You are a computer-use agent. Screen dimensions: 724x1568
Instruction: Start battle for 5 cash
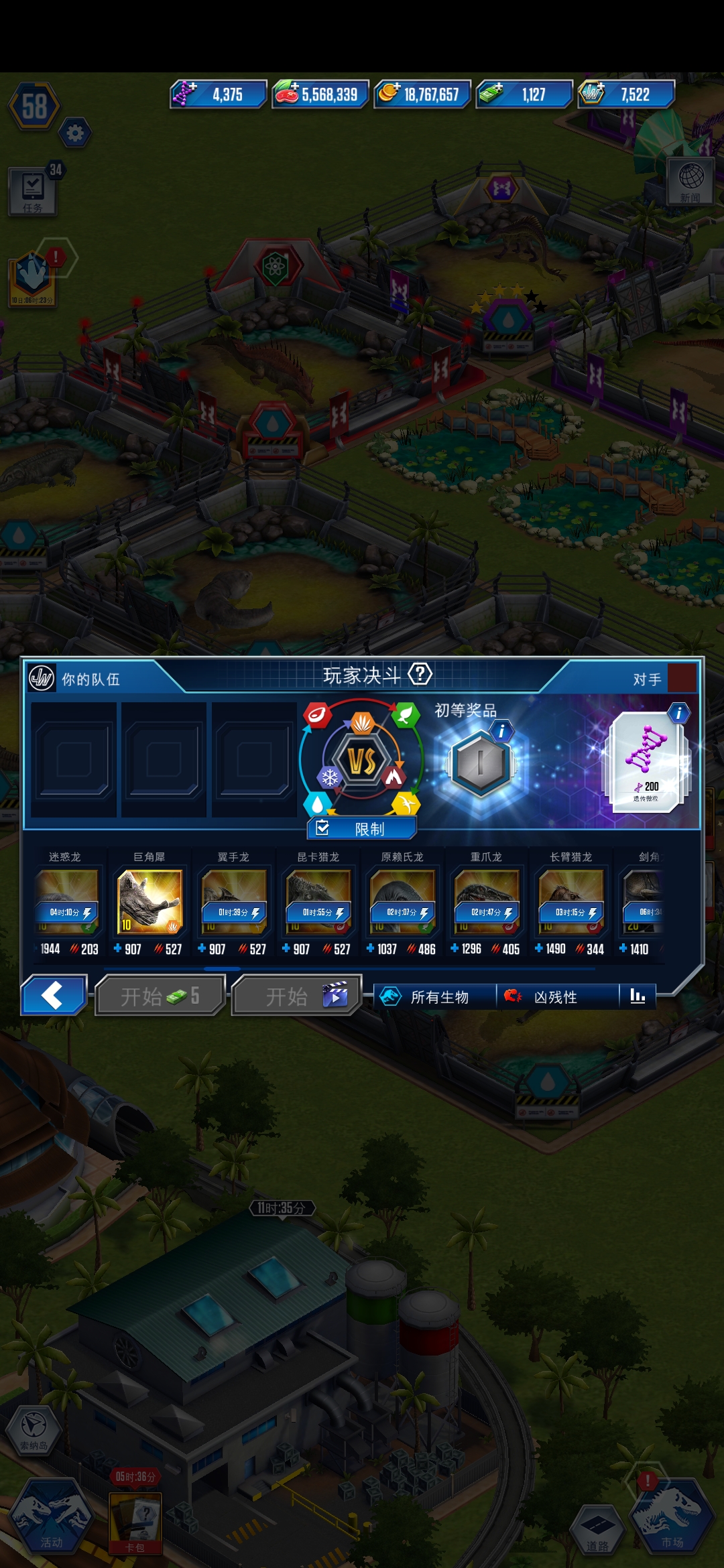(160, 996)
